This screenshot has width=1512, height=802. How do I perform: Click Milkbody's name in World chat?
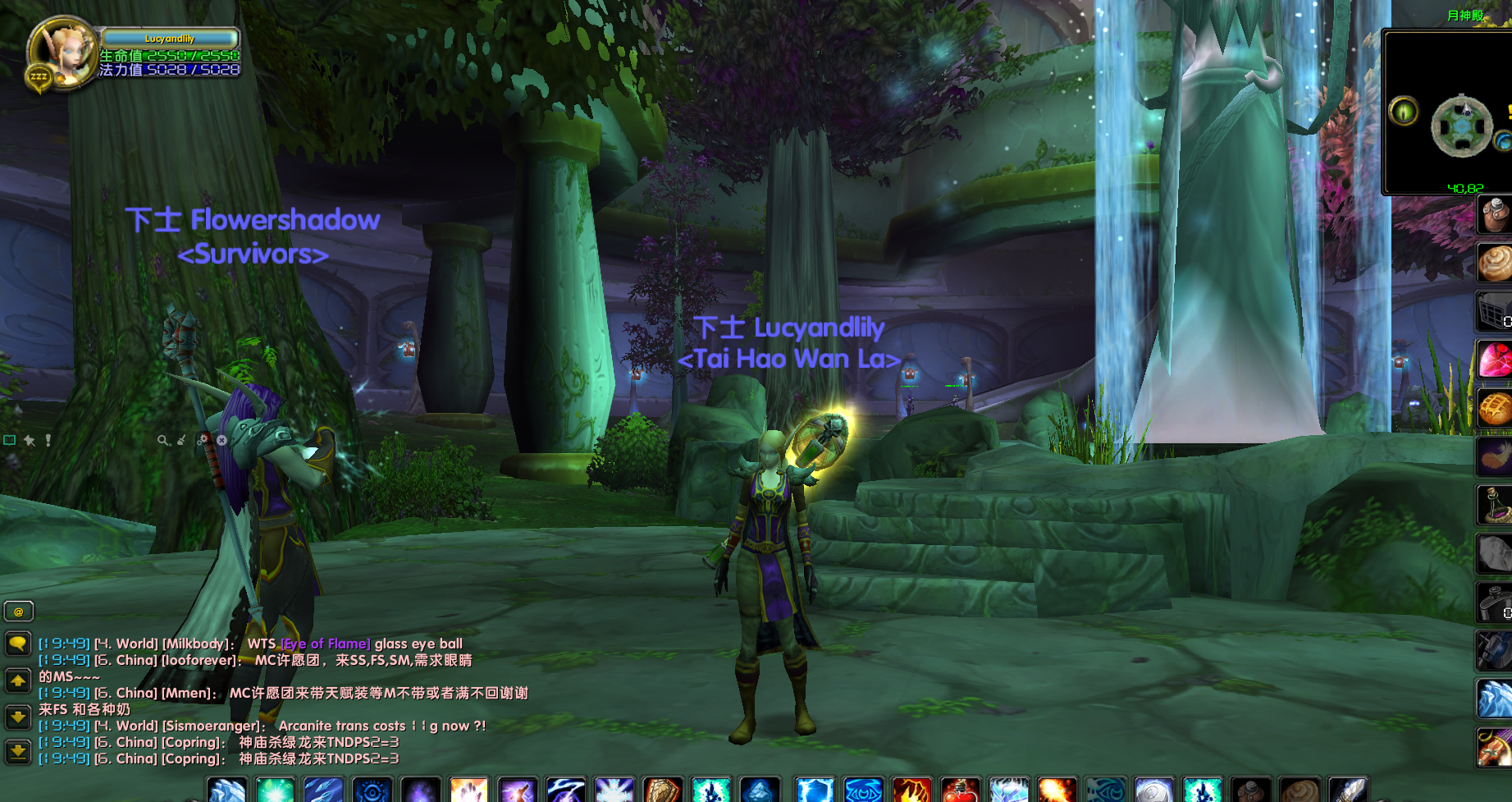(199, 644)
